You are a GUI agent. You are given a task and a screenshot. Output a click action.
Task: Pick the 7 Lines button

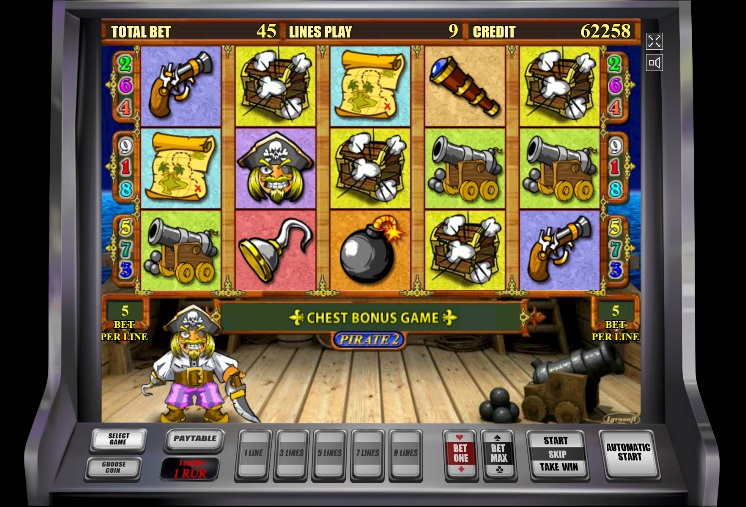[367, 454]
